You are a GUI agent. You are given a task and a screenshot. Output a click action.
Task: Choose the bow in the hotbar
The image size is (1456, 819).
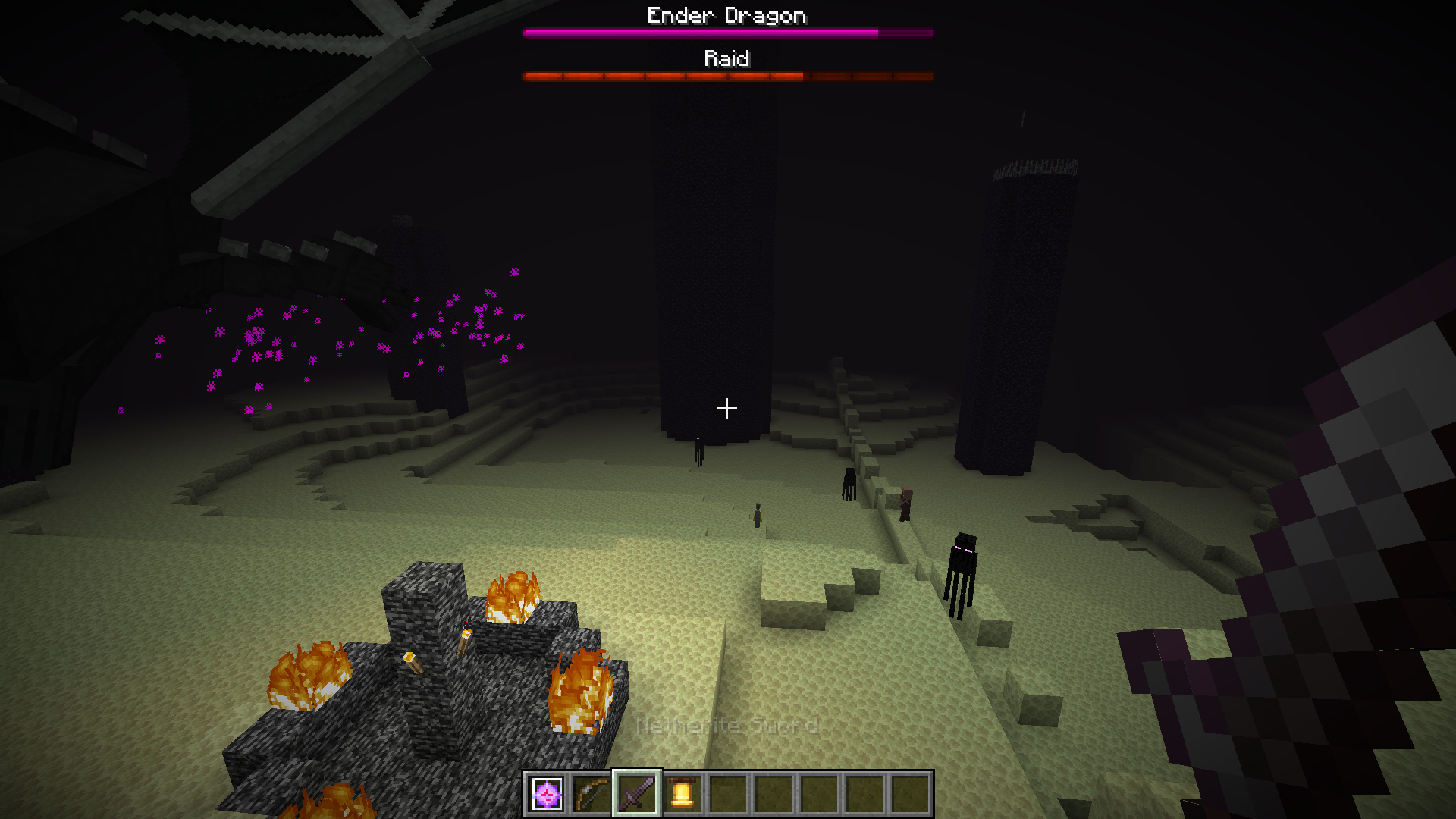591,794
